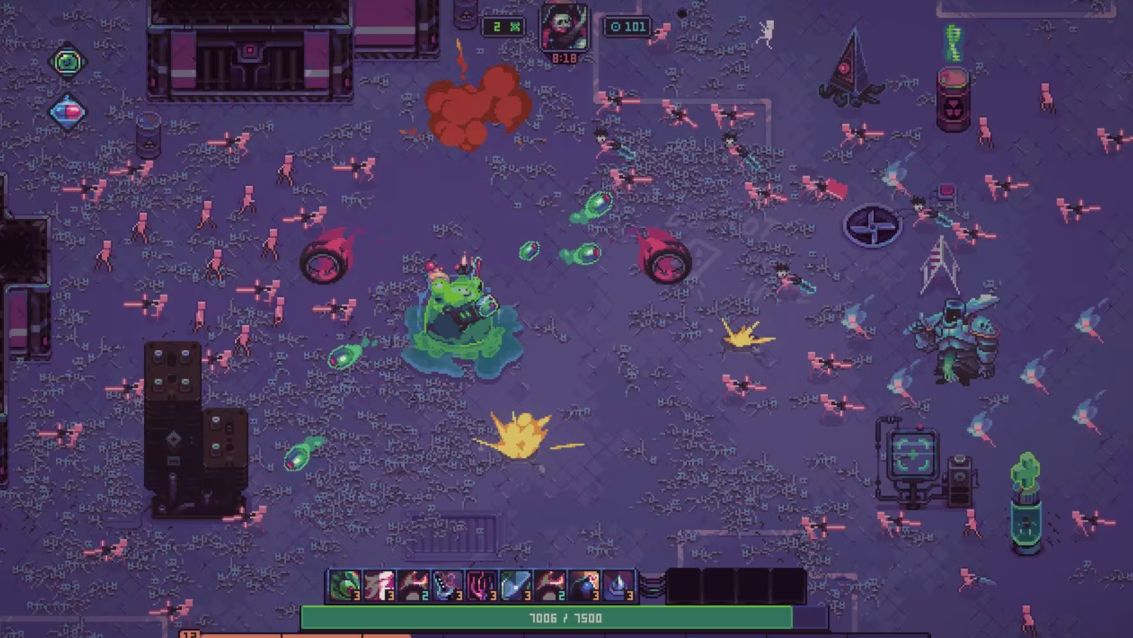The width and height of the screenshot is (1133, 638).
Task: Open the skull-faced character portrait
Action: click(564, 27)
